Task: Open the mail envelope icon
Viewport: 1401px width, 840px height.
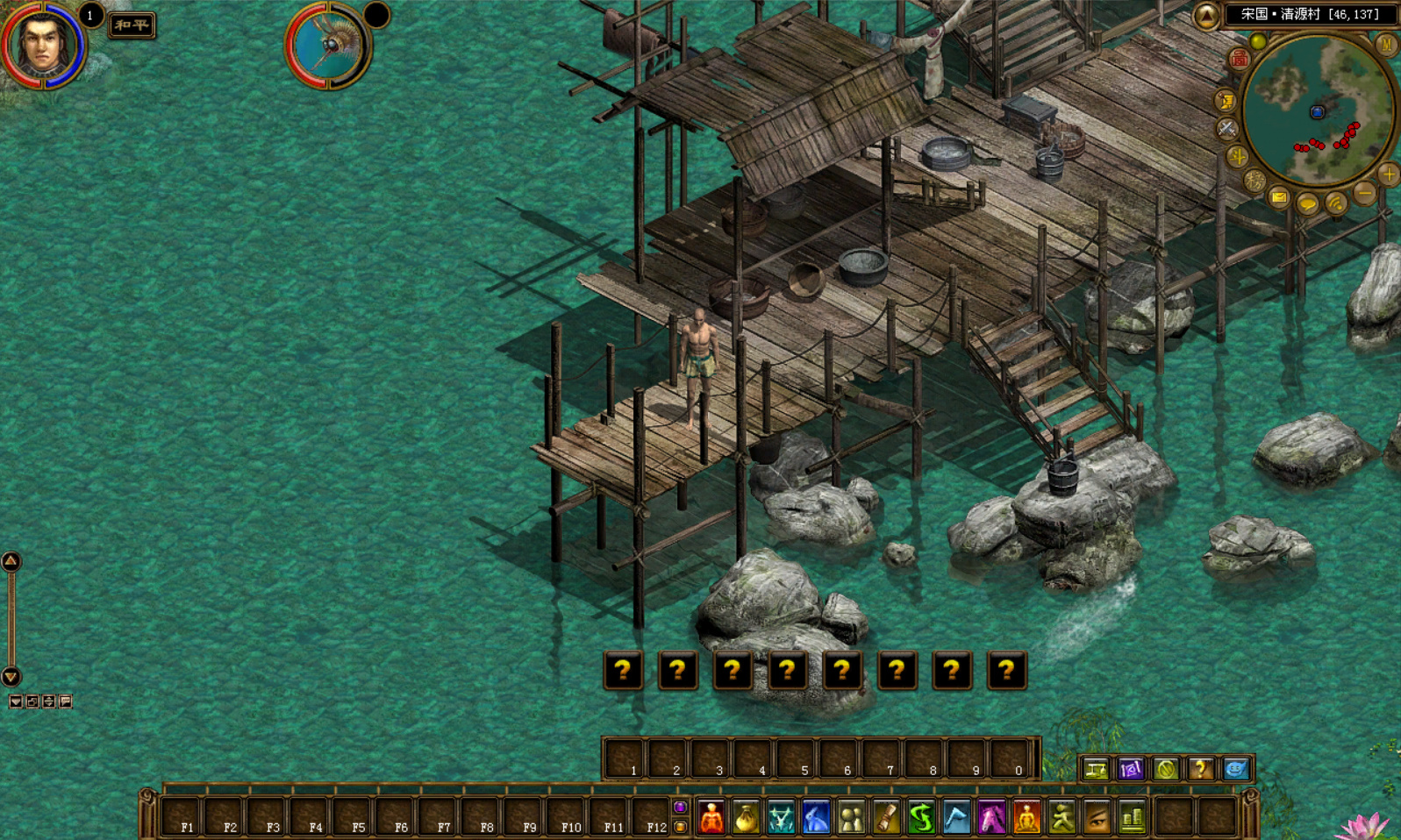Action: [1279, 198]
